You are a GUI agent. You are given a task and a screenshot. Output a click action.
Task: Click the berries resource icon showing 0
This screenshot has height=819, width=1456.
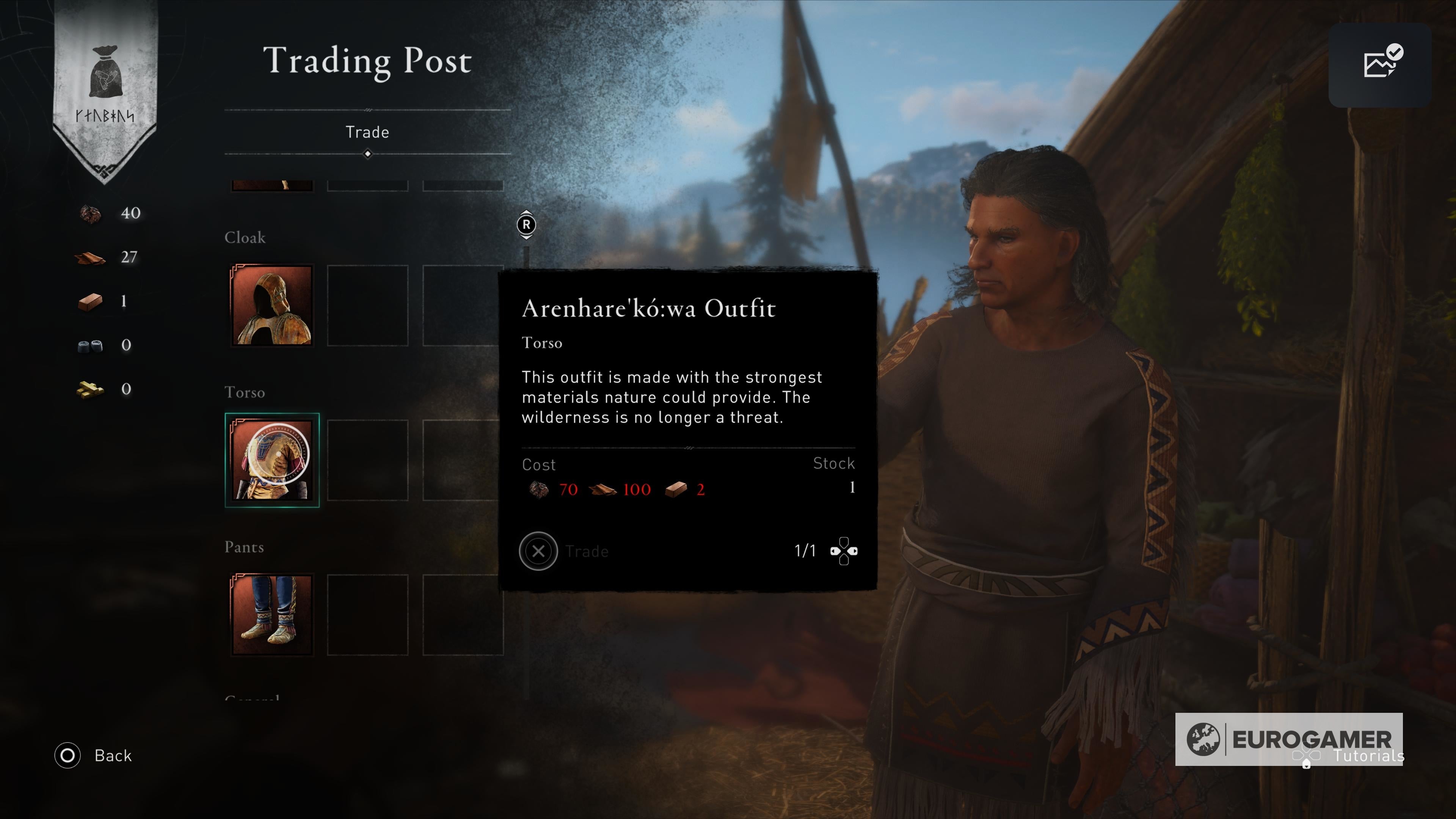pyautogui.click(x=91, y=345)
